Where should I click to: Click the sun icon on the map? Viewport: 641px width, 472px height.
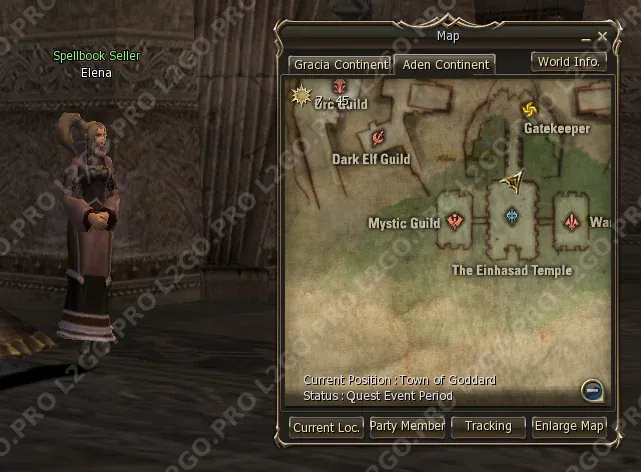tap(299, 95)
